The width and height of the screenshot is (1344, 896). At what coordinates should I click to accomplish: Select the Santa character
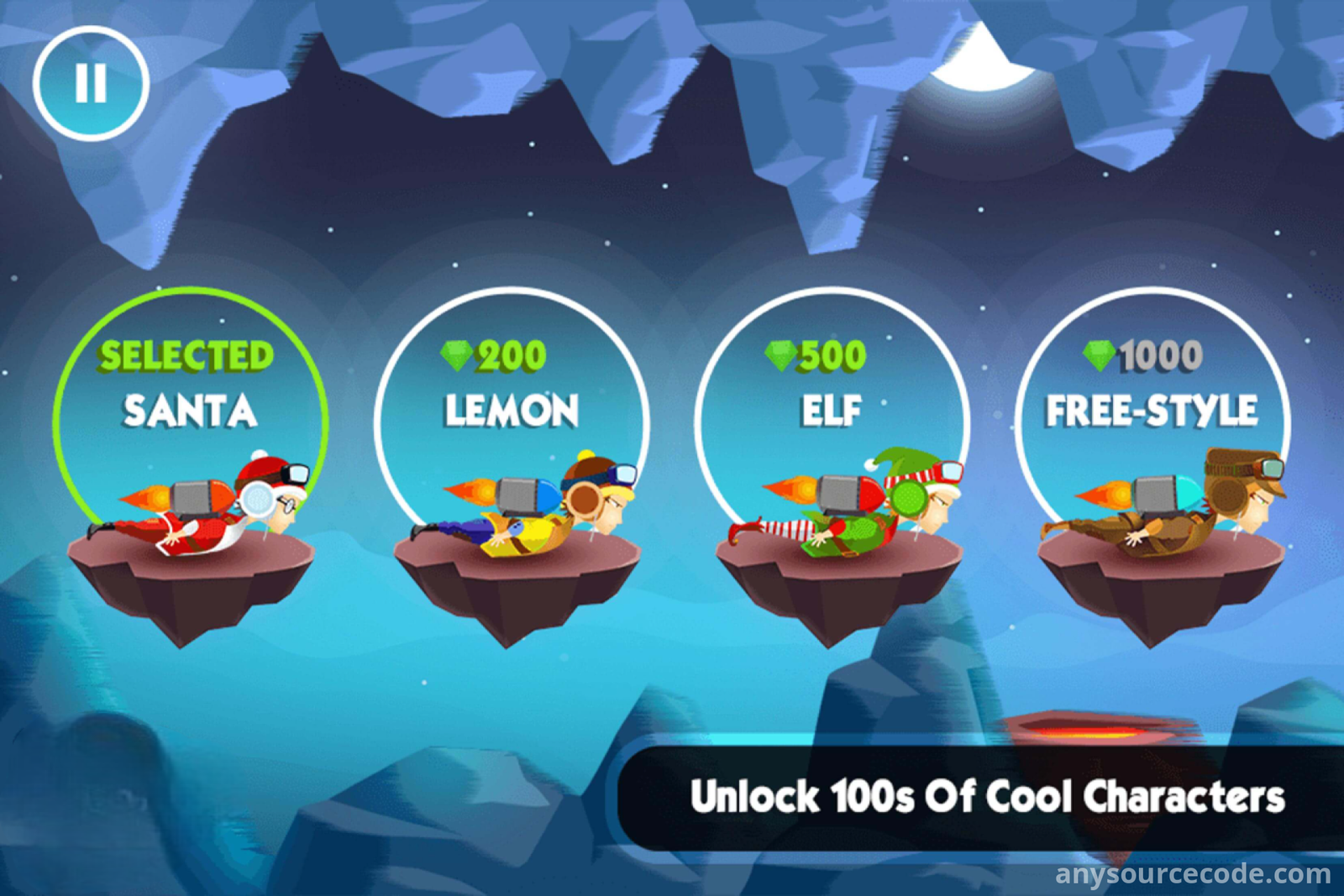[191, 437]
